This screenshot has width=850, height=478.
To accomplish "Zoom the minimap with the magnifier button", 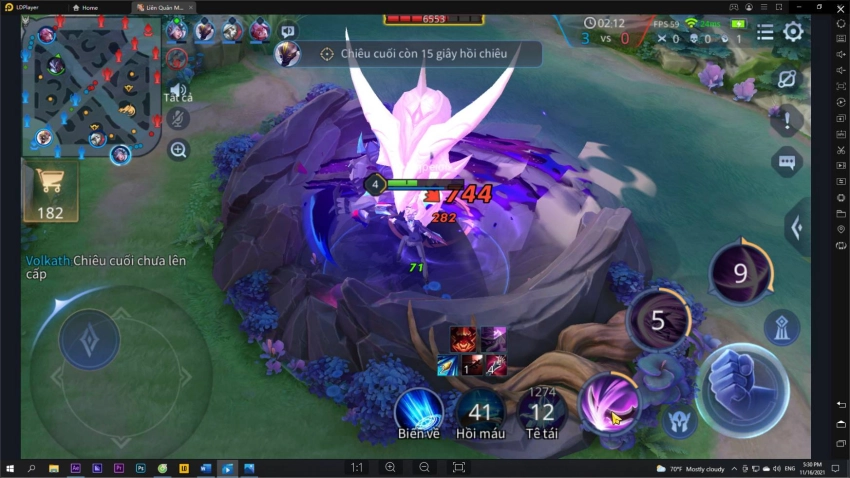I will coord(179,150).
